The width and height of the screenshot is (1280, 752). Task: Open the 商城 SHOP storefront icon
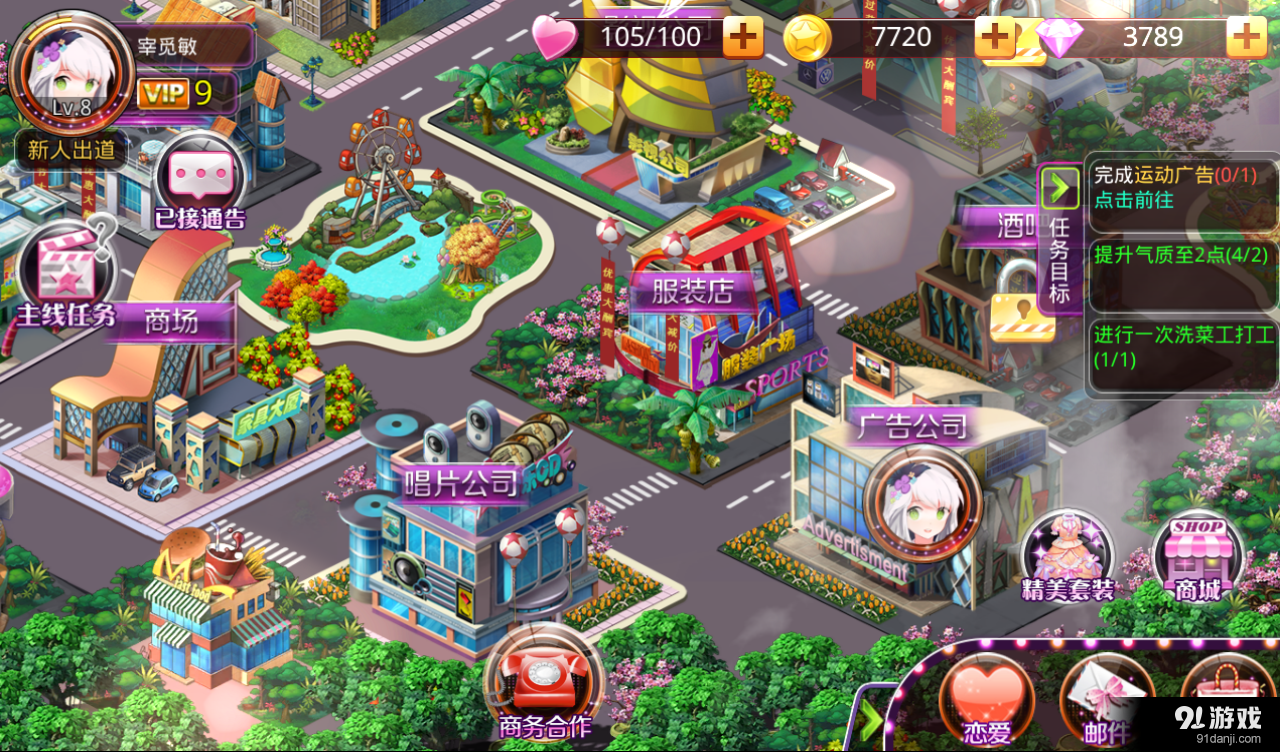(x=1197, y=555)
